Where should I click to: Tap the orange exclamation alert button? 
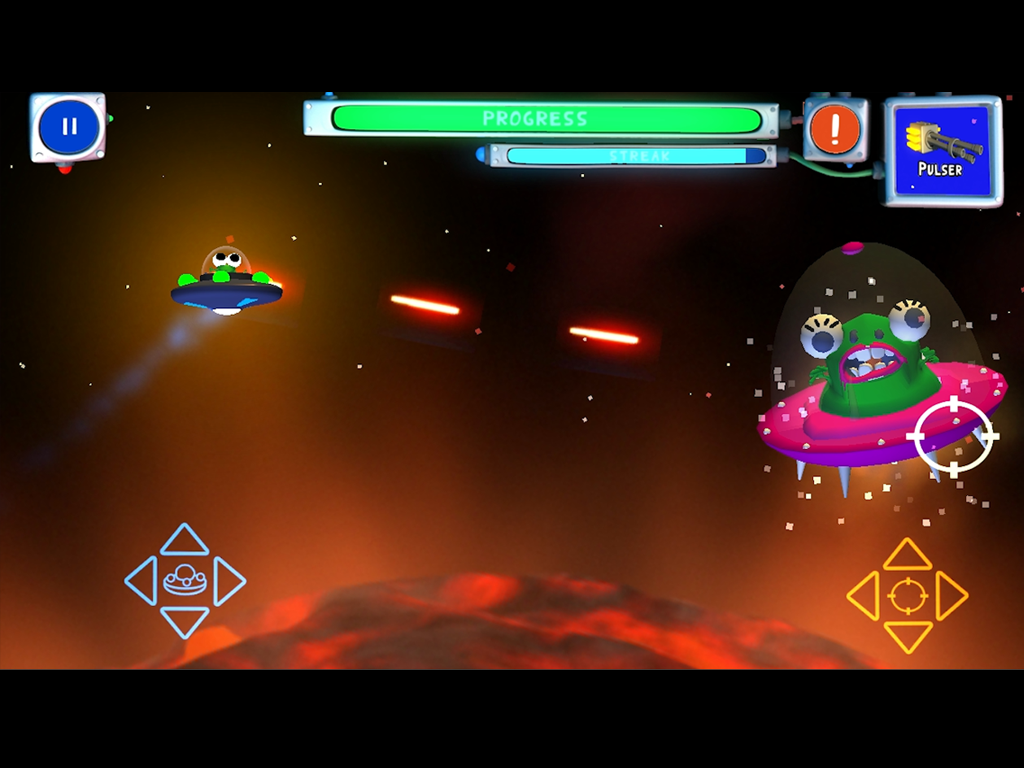(835, 129)
